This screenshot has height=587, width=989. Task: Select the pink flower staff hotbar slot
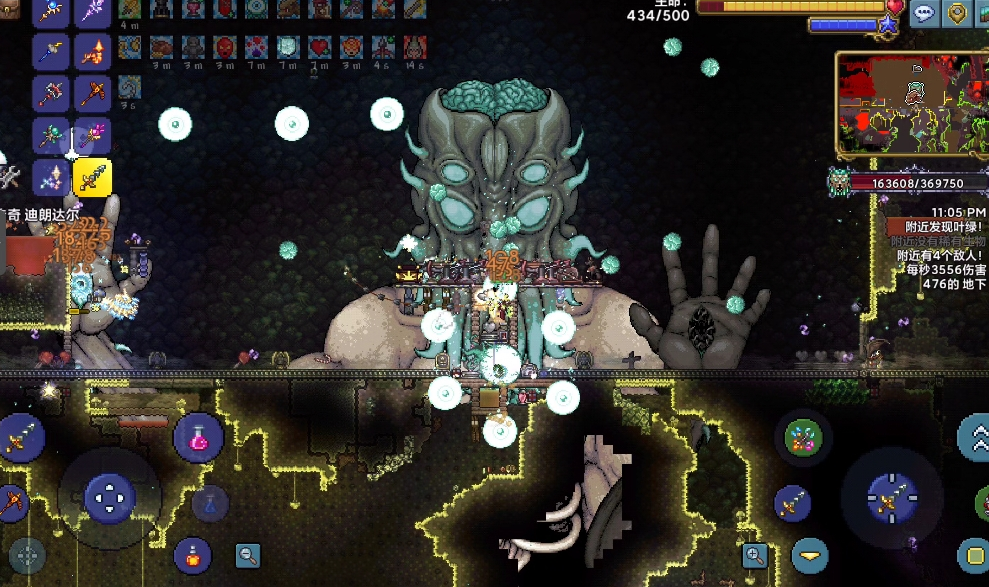pos(92,135)
